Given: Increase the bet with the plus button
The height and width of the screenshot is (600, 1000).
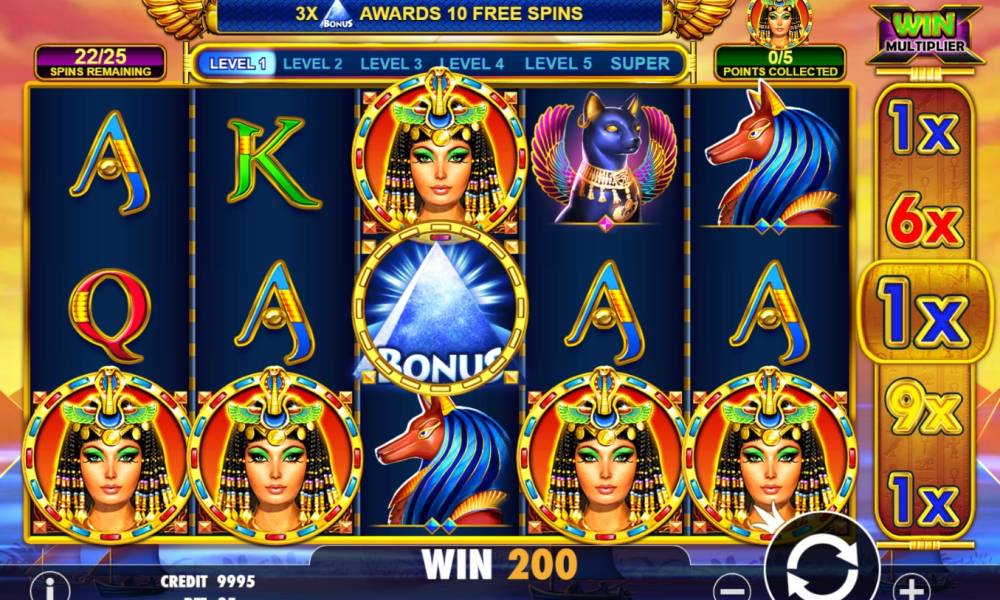Looking at the screenshot, I should tap(909, 587).
